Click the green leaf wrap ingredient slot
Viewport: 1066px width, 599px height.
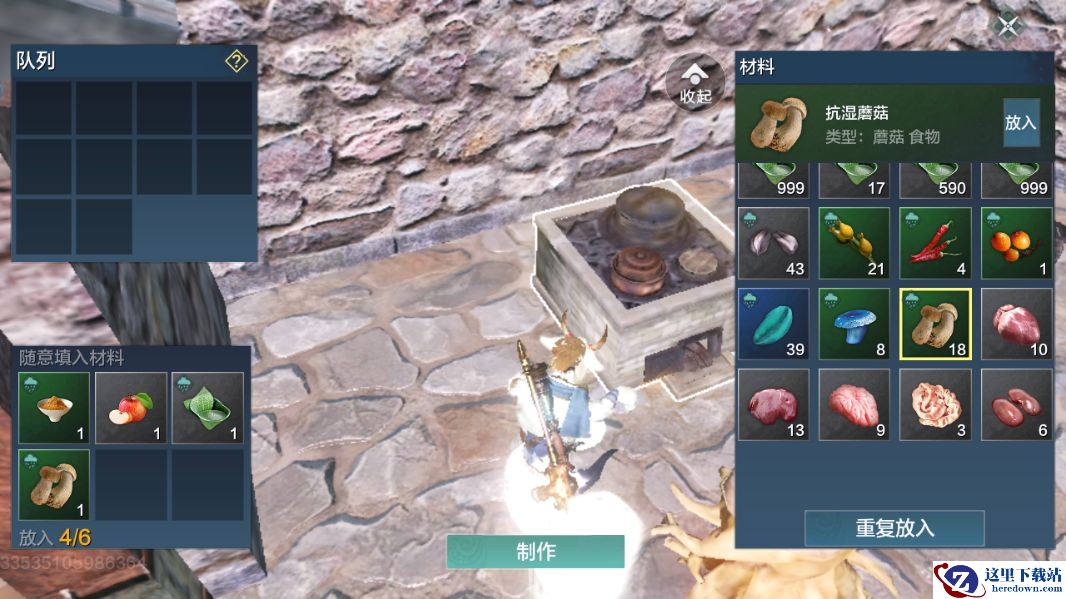pos(208,408)
